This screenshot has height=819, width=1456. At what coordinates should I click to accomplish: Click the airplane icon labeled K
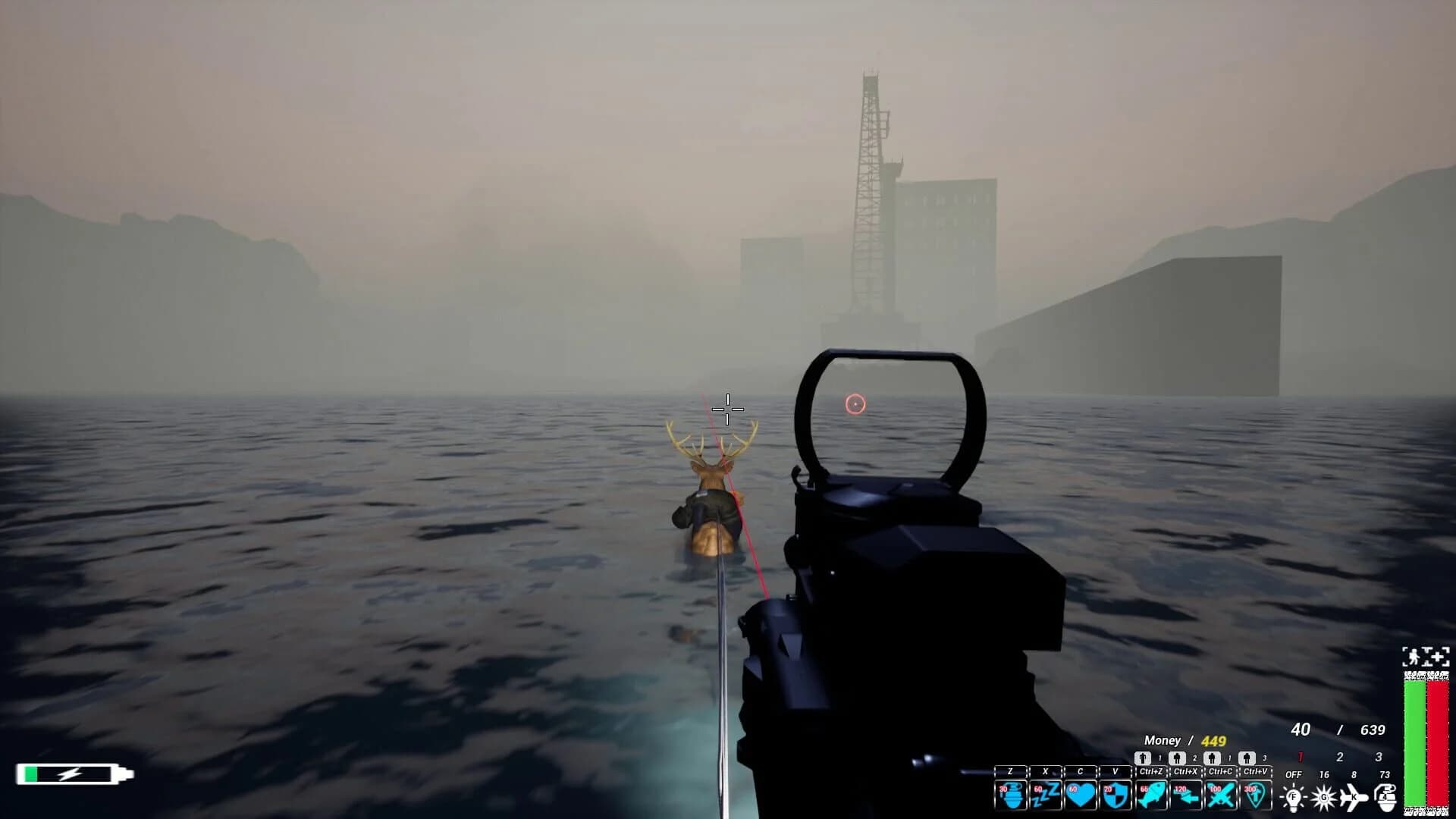[1353, 797]
